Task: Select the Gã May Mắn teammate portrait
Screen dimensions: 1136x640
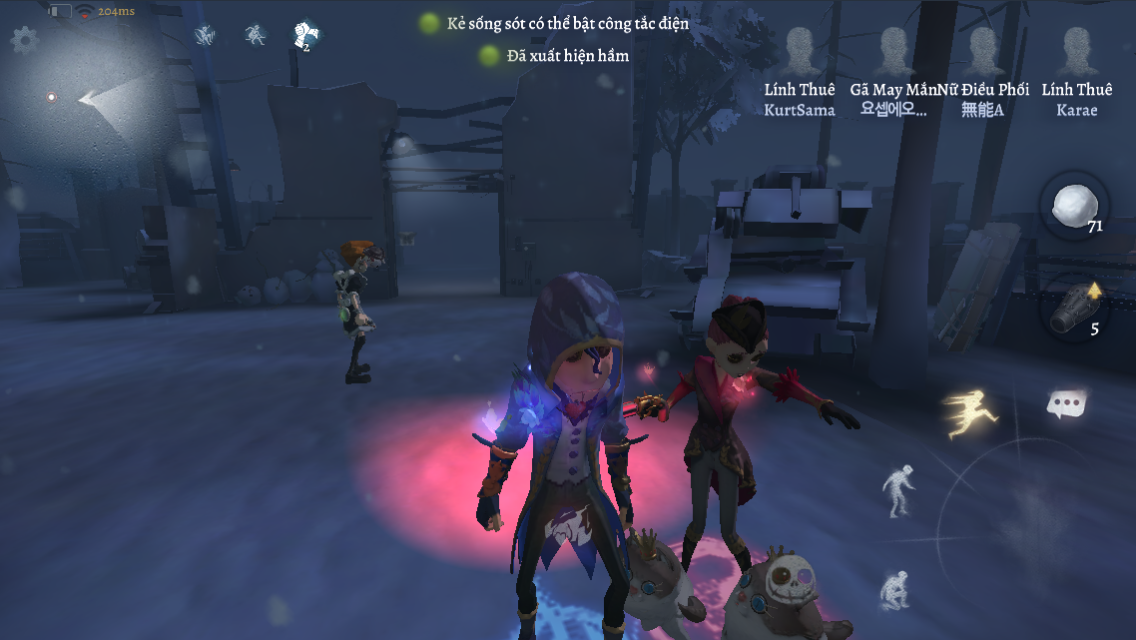Action: pos(893,52)
